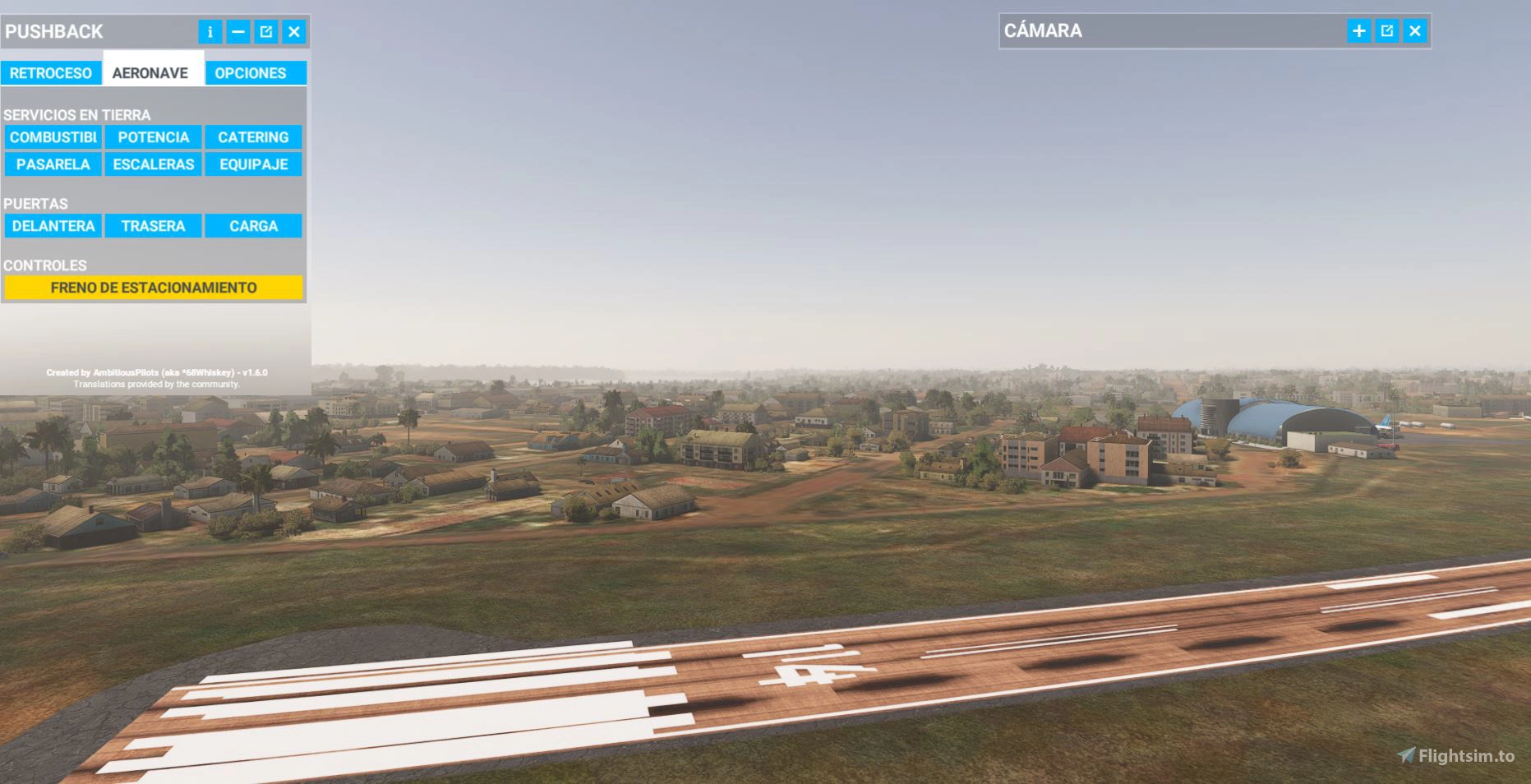This screenshot has width=1531, height=784.
Task: Open the Delantera front door
Action: [x=53, y=226]
